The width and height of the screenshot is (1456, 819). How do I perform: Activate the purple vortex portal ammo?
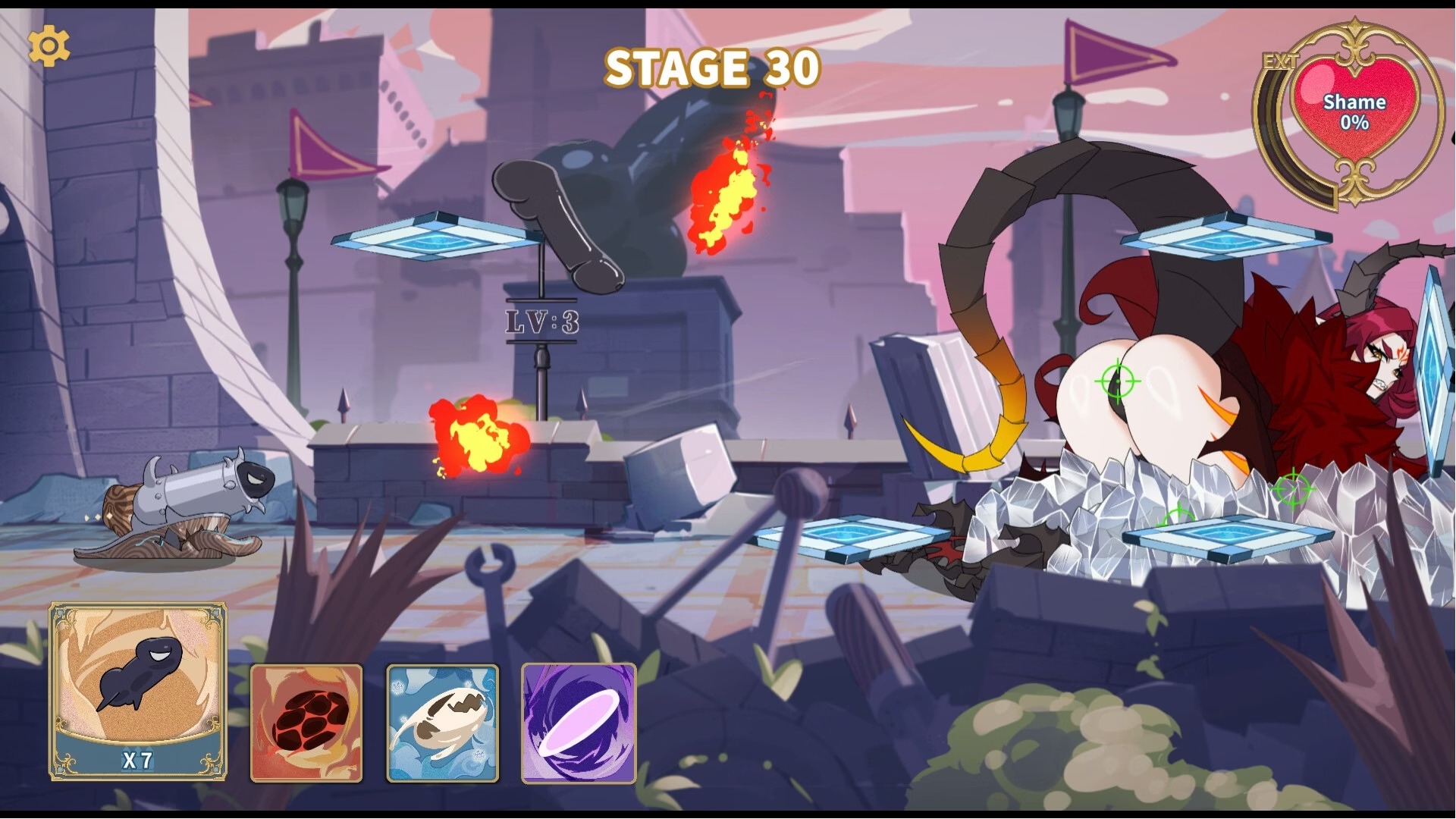tap(579, 723)
